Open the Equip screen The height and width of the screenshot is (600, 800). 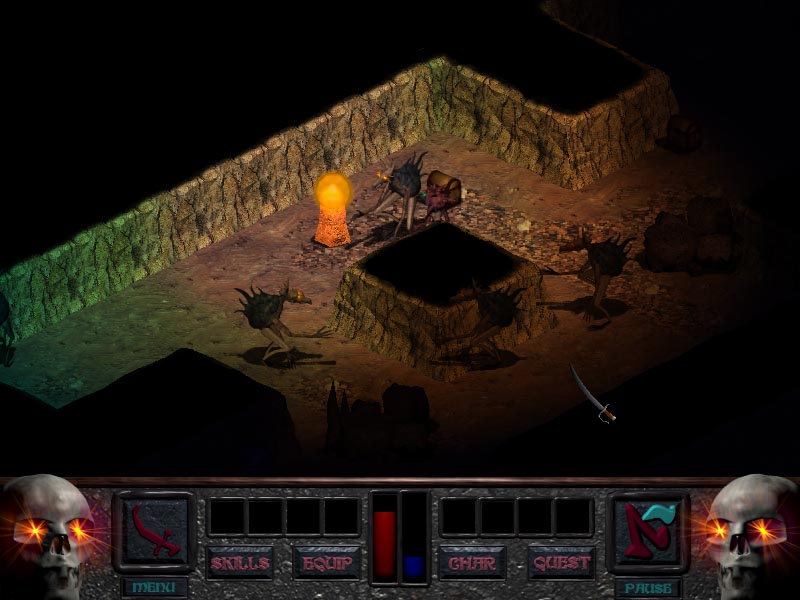tap(326, 562)
